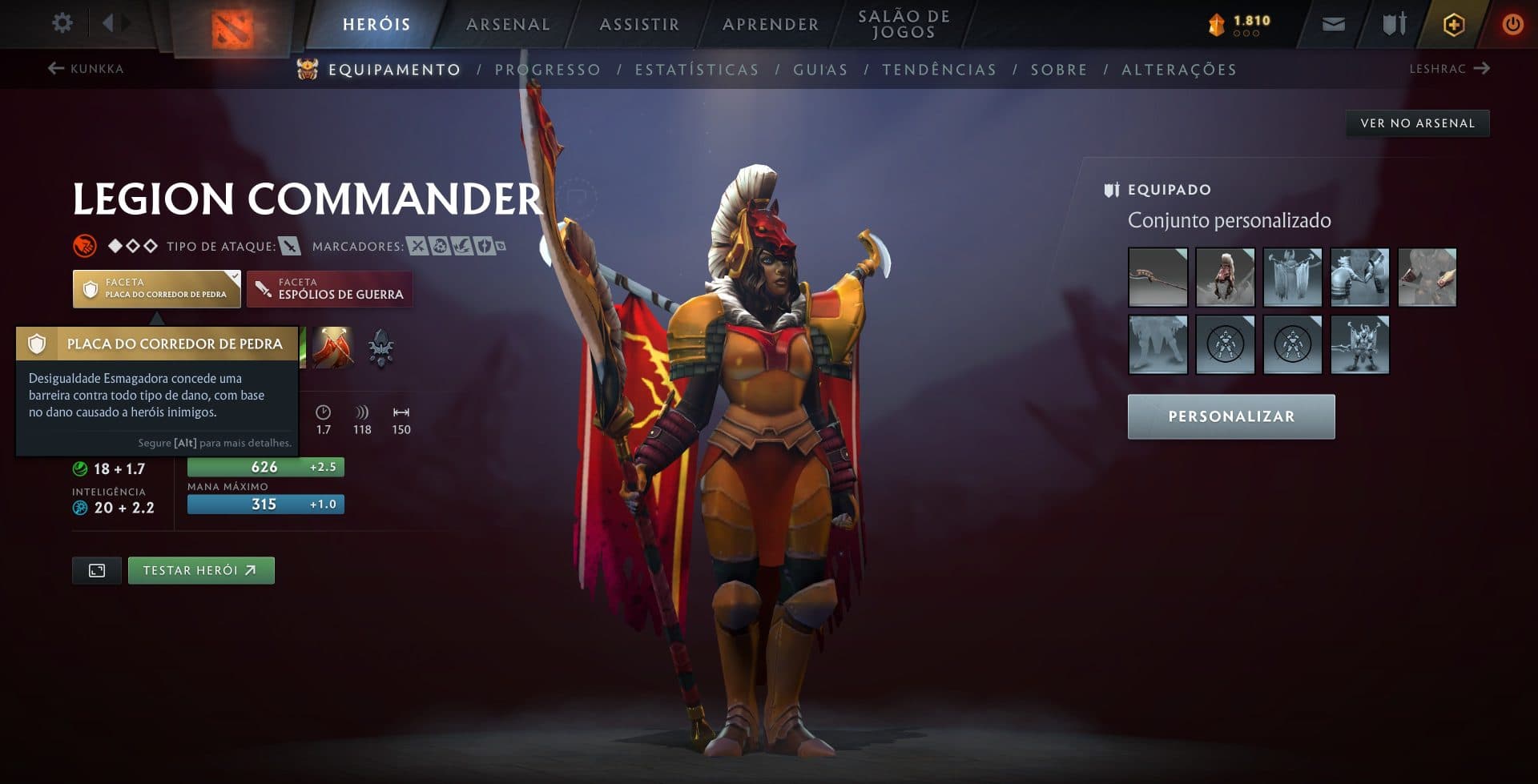Click the Personalizar button
This screenshot has width=1538, height=784.
[x=1231, y=416]
